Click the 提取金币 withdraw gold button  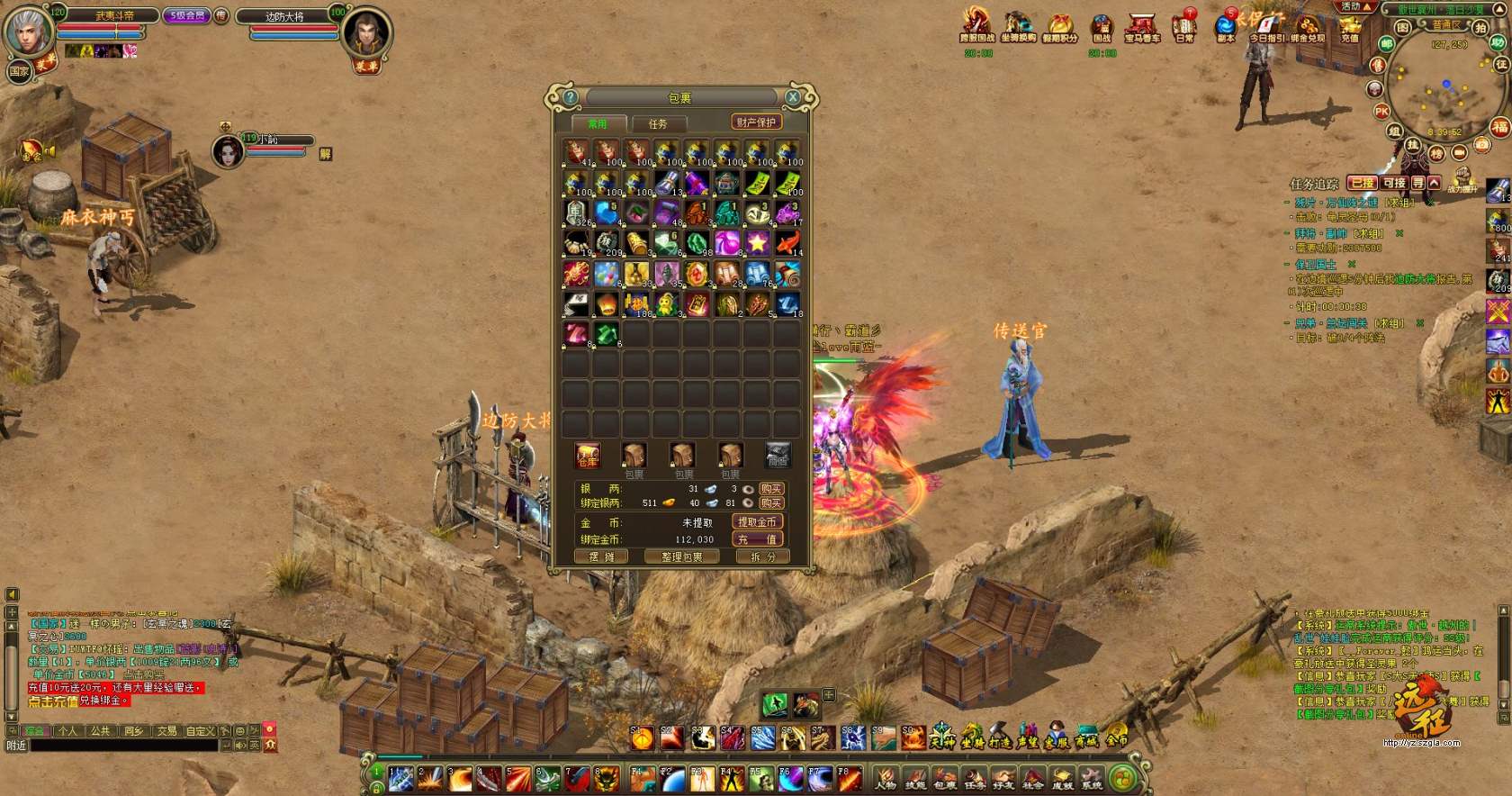(x=757, y=522)
